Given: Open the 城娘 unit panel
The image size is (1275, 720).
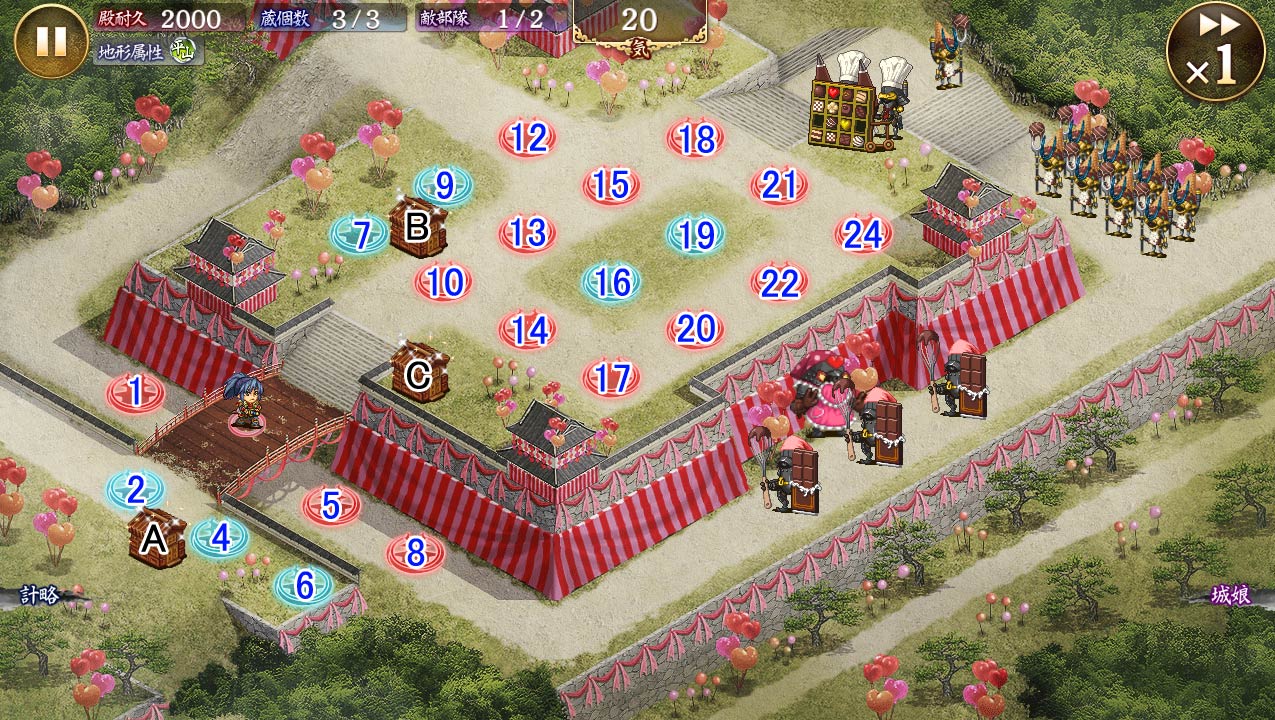Looking at the screenshot, I should (x=1230, y=596).
